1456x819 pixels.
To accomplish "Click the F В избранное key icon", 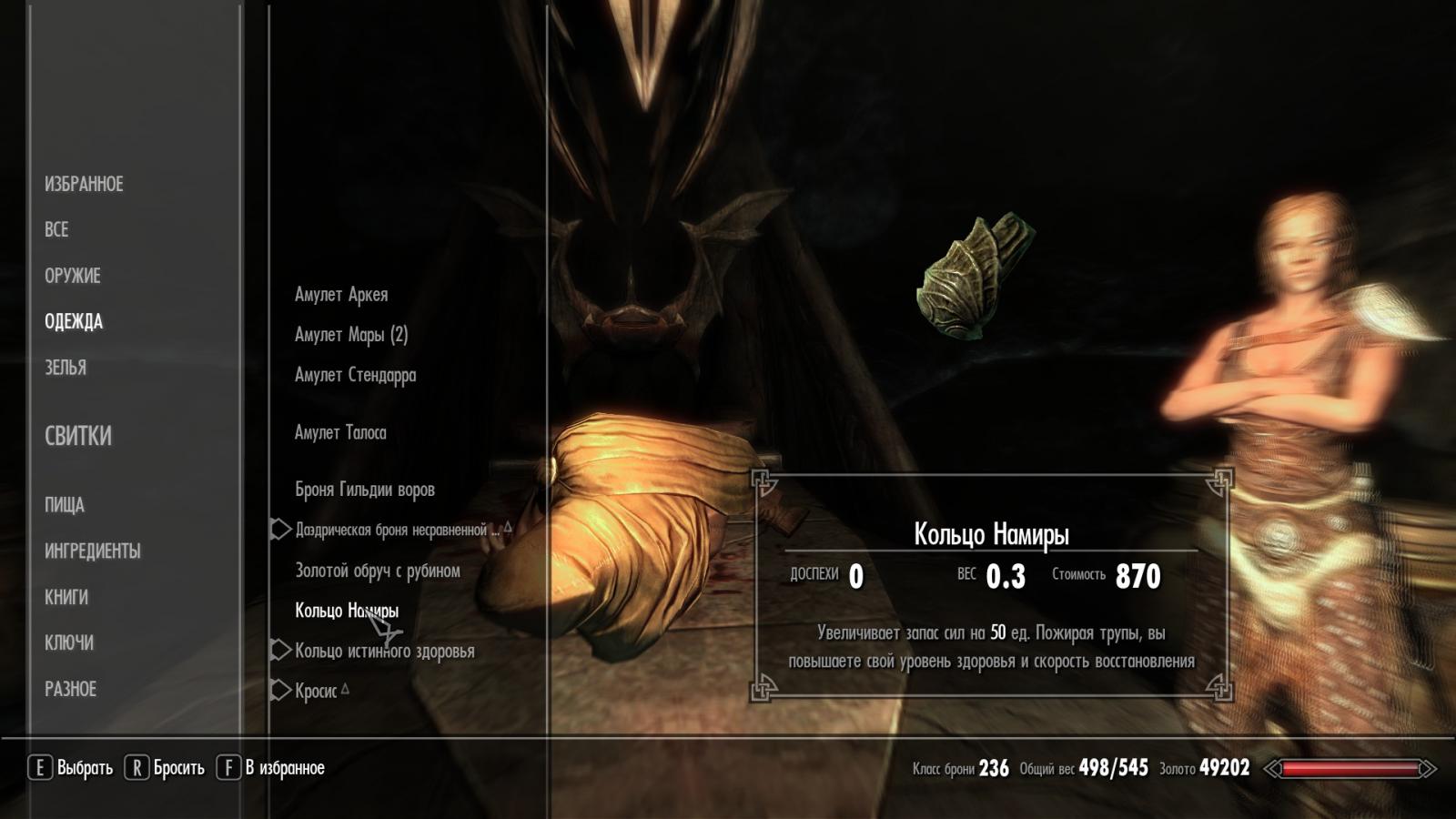I will click(228, 766).
